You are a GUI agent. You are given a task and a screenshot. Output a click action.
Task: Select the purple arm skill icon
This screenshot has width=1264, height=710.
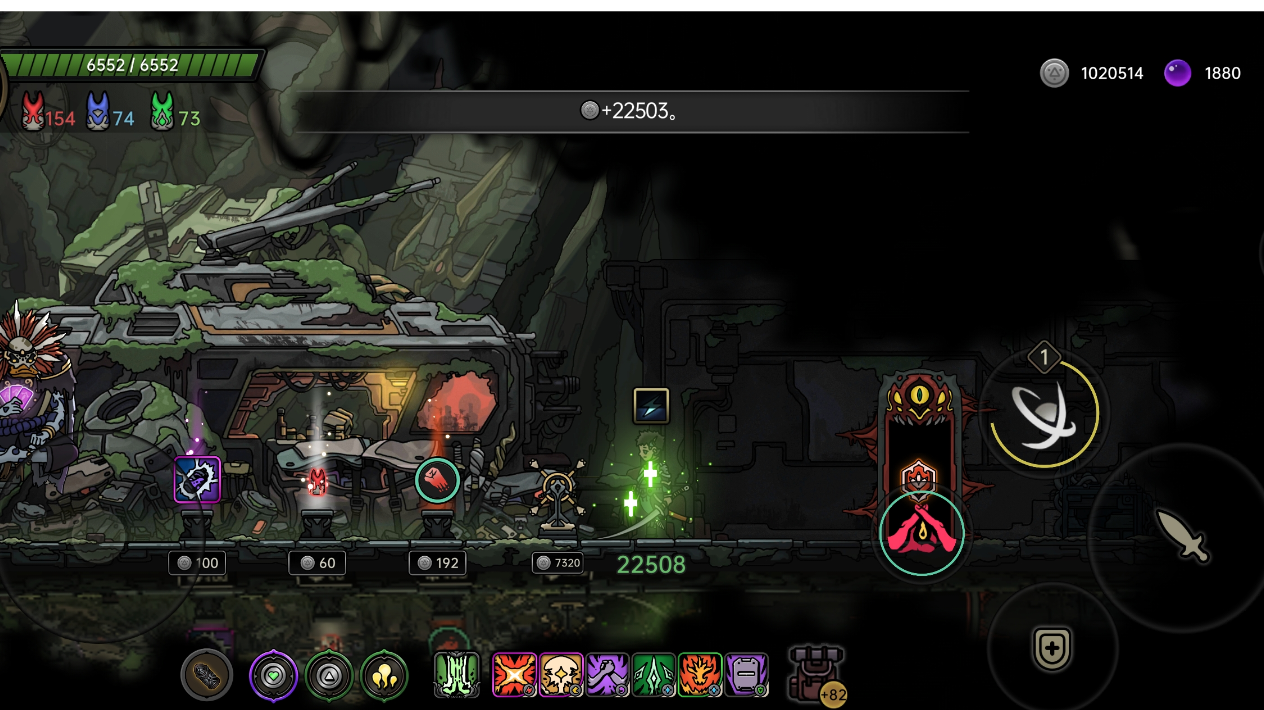pos(607,675)
